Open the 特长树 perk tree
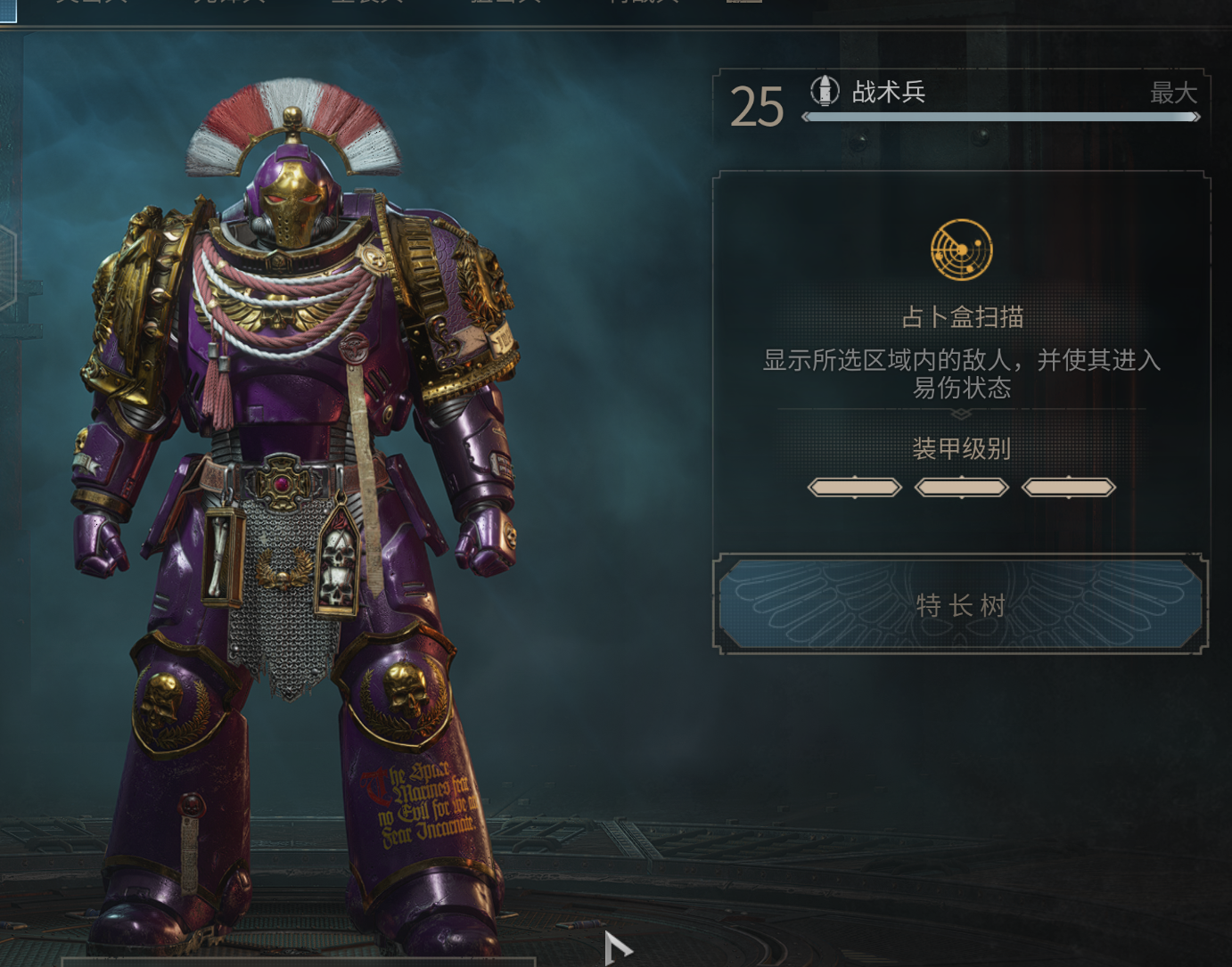This screenshot has height=967, width=1232. [959, 605]
